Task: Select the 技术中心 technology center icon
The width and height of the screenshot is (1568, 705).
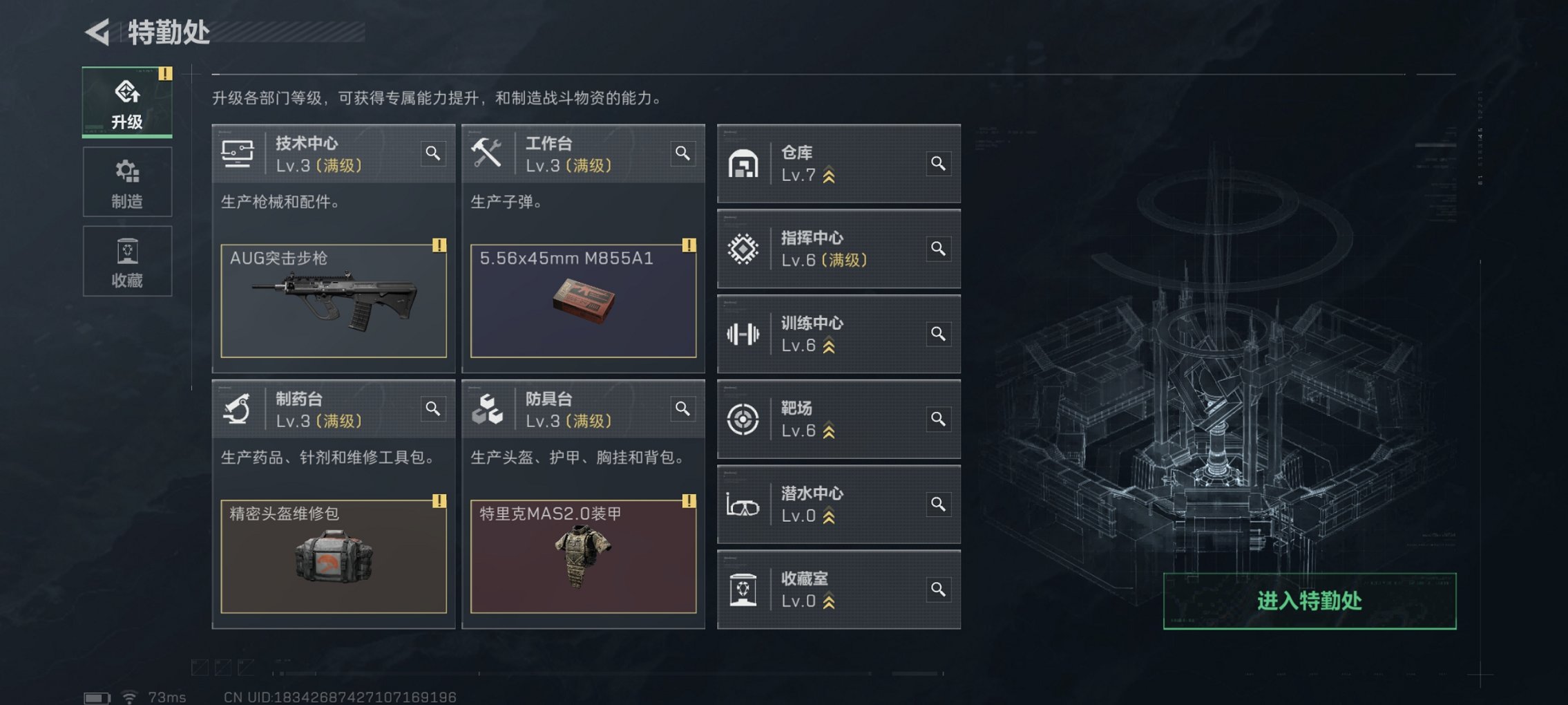Action: [x=238, y=153]
